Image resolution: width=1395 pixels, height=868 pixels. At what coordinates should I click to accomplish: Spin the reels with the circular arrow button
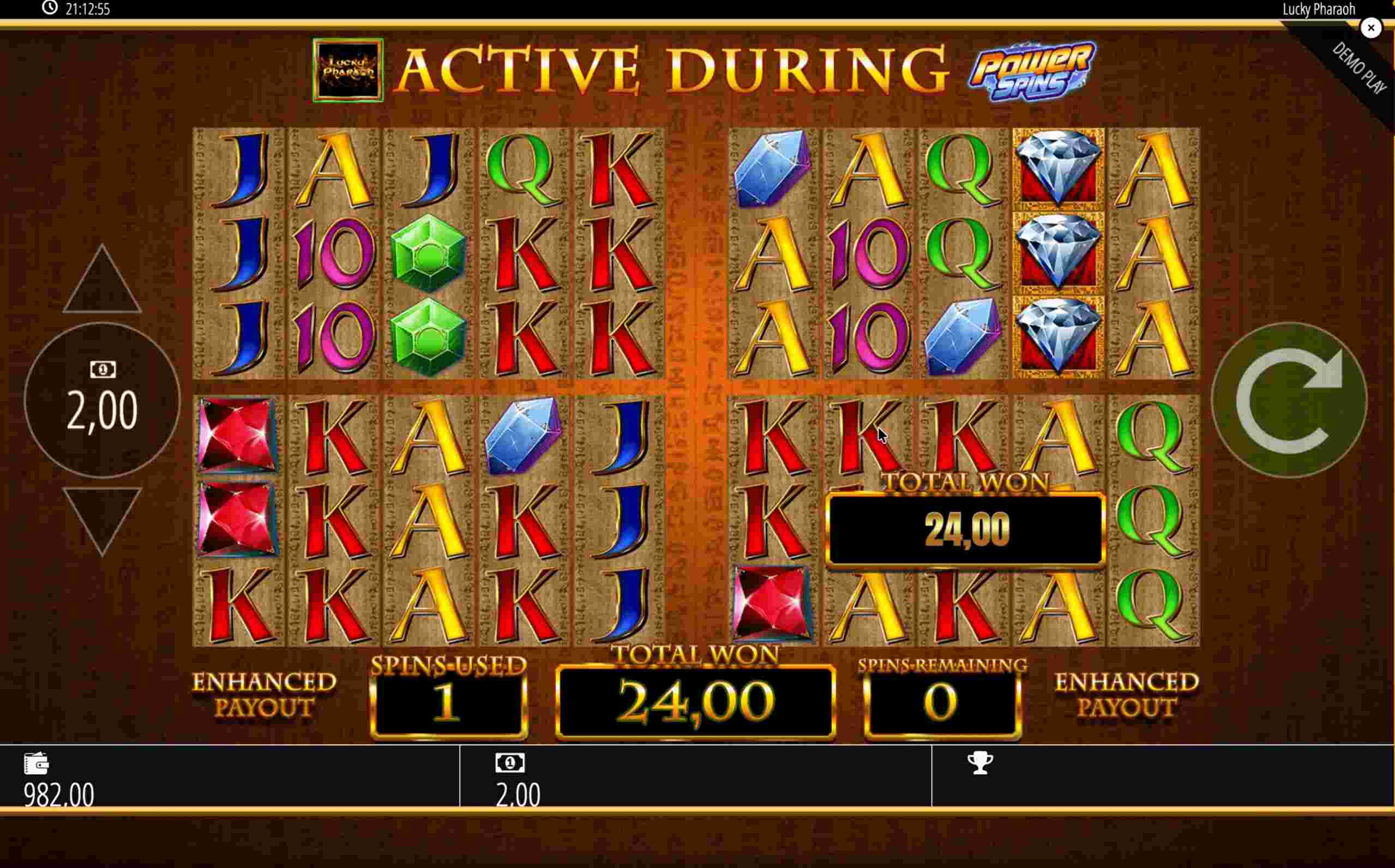pyautogui.click(x=1289, y=400)
